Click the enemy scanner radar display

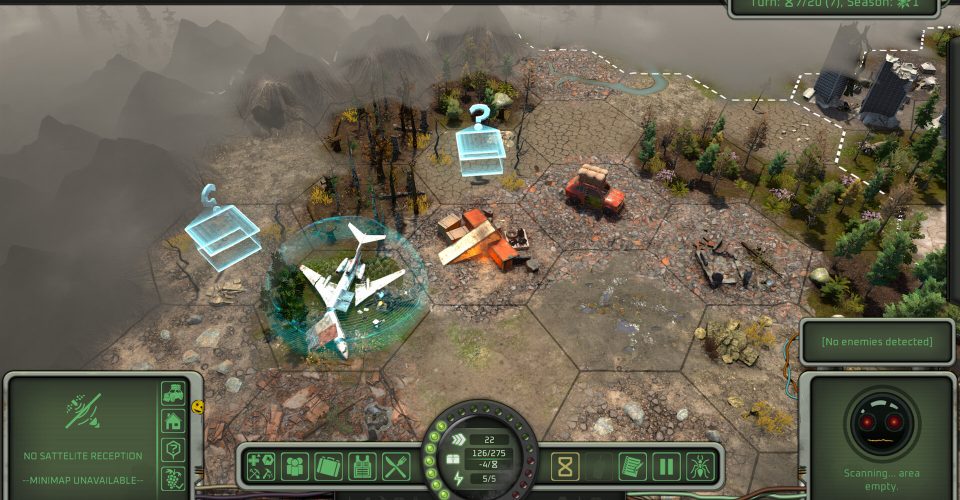tap(881, 421)
